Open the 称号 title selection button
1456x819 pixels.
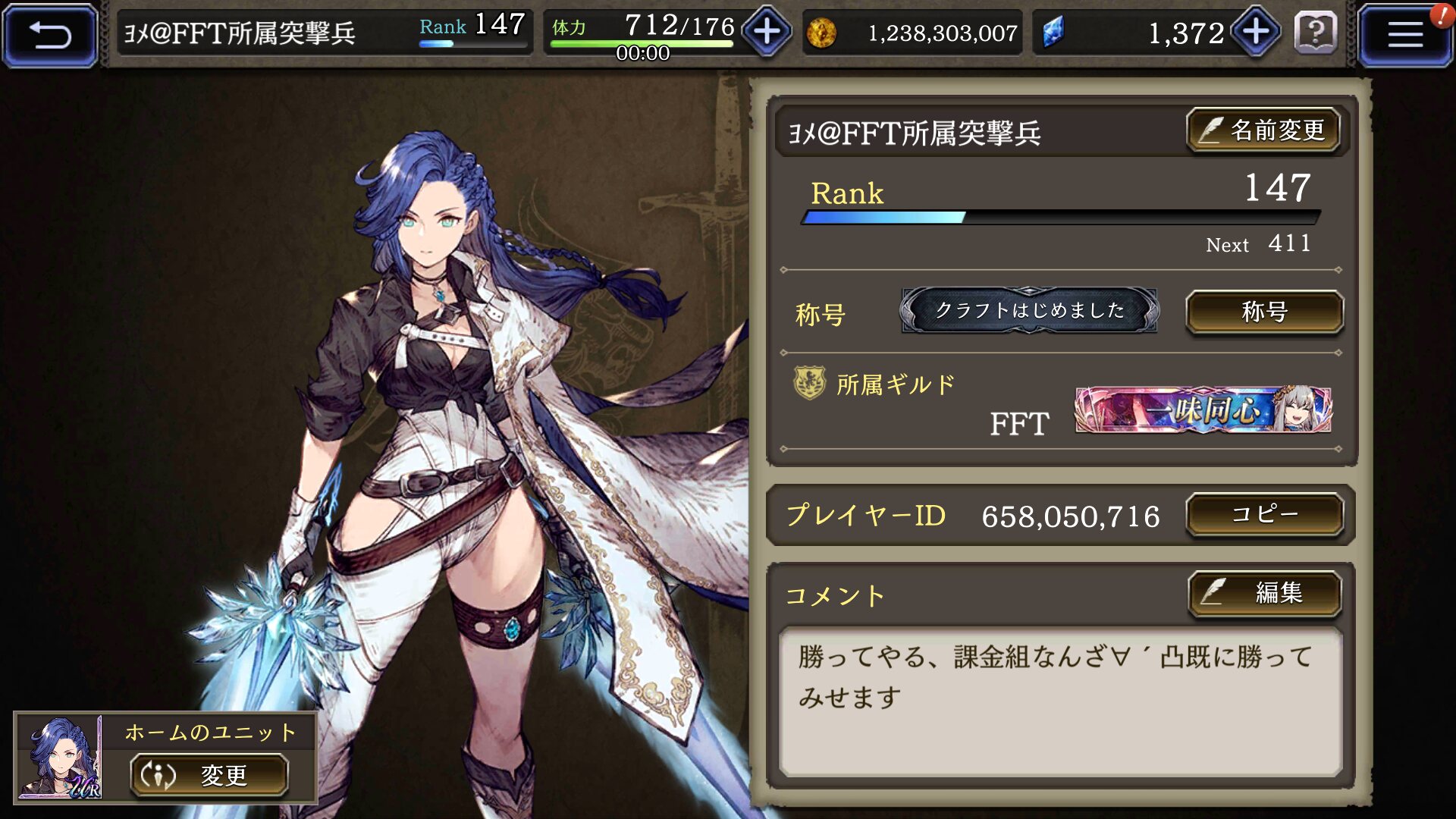click(1264, 312)
